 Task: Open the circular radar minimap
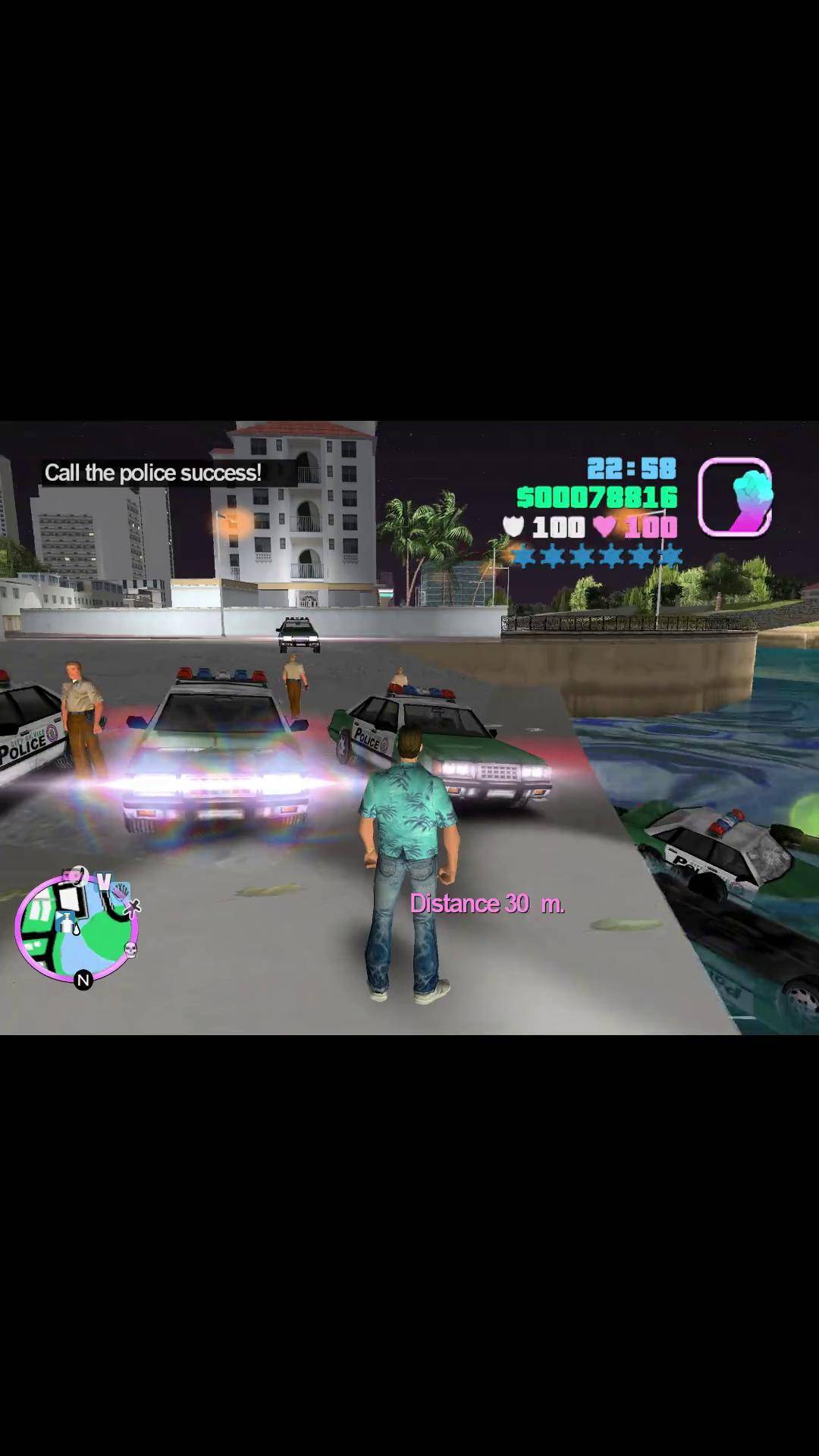tap(76, 927)
